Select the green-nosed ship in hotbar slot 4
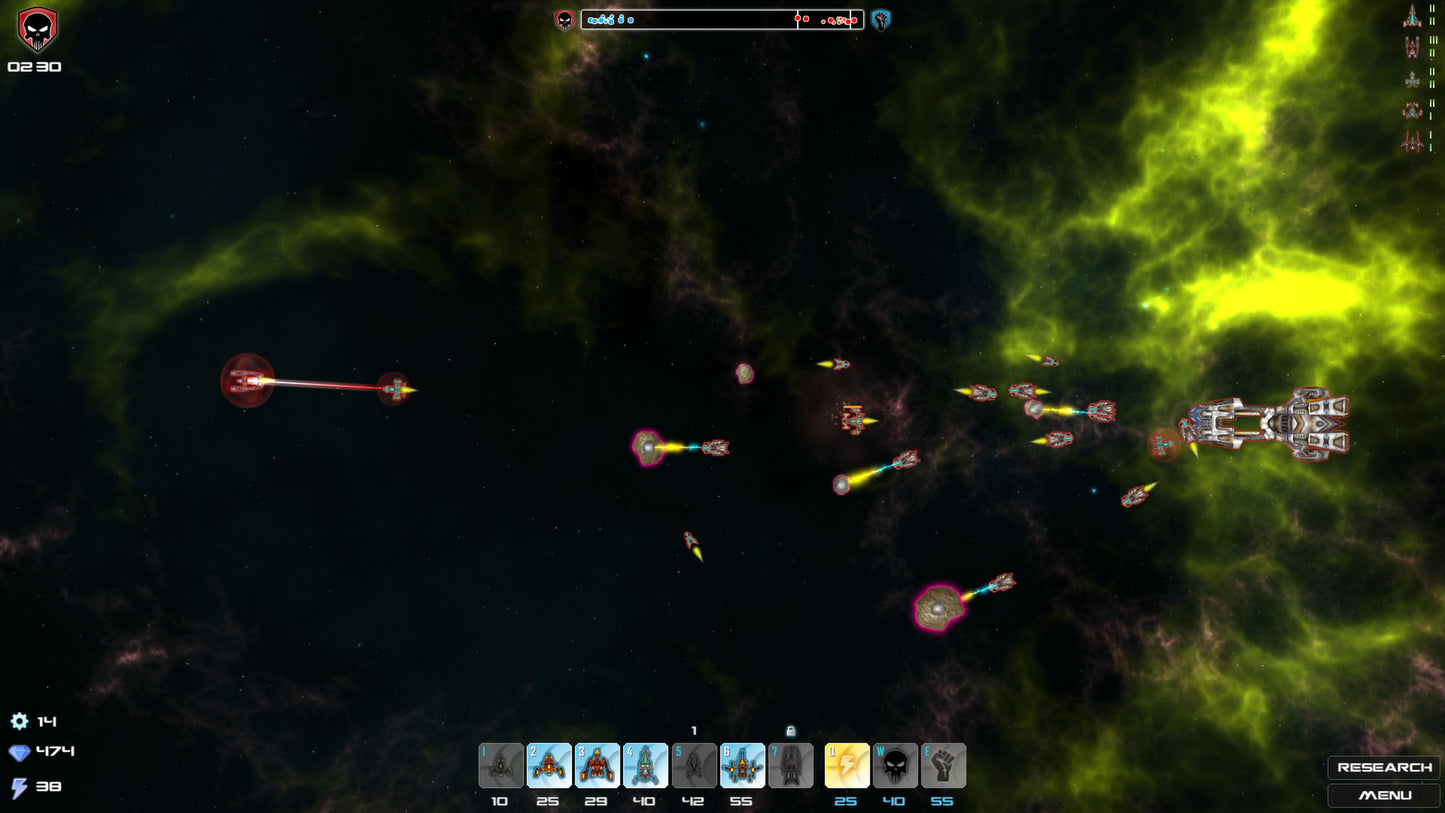 (645, 765)
